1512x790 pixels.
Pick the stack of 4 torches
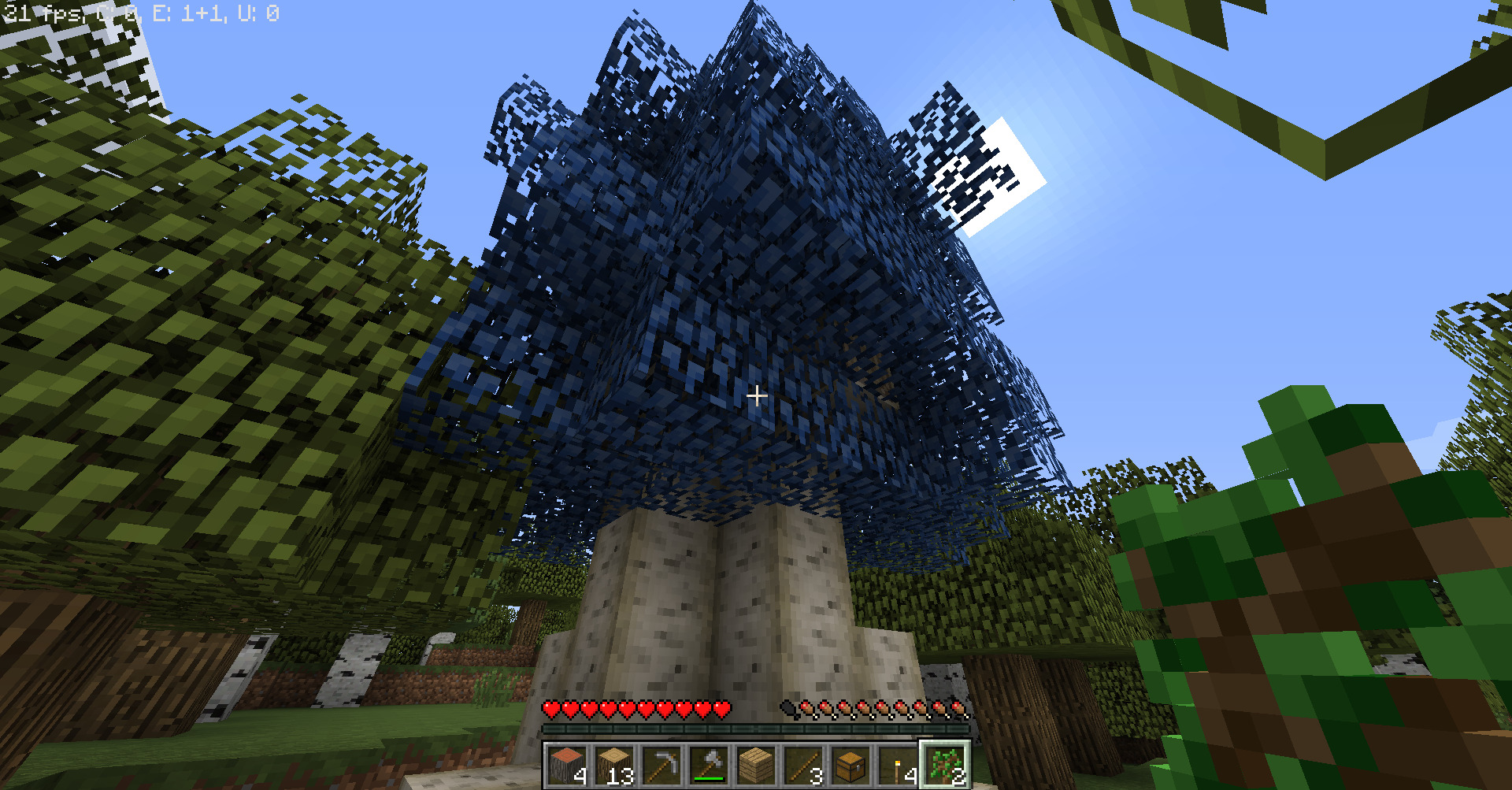[898, 766]
